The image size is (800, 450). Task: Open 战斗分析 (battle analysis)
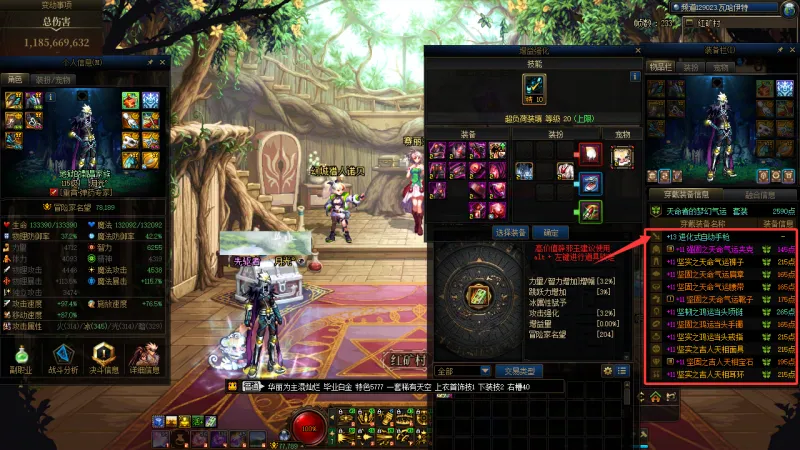click(x=64, y=358)
